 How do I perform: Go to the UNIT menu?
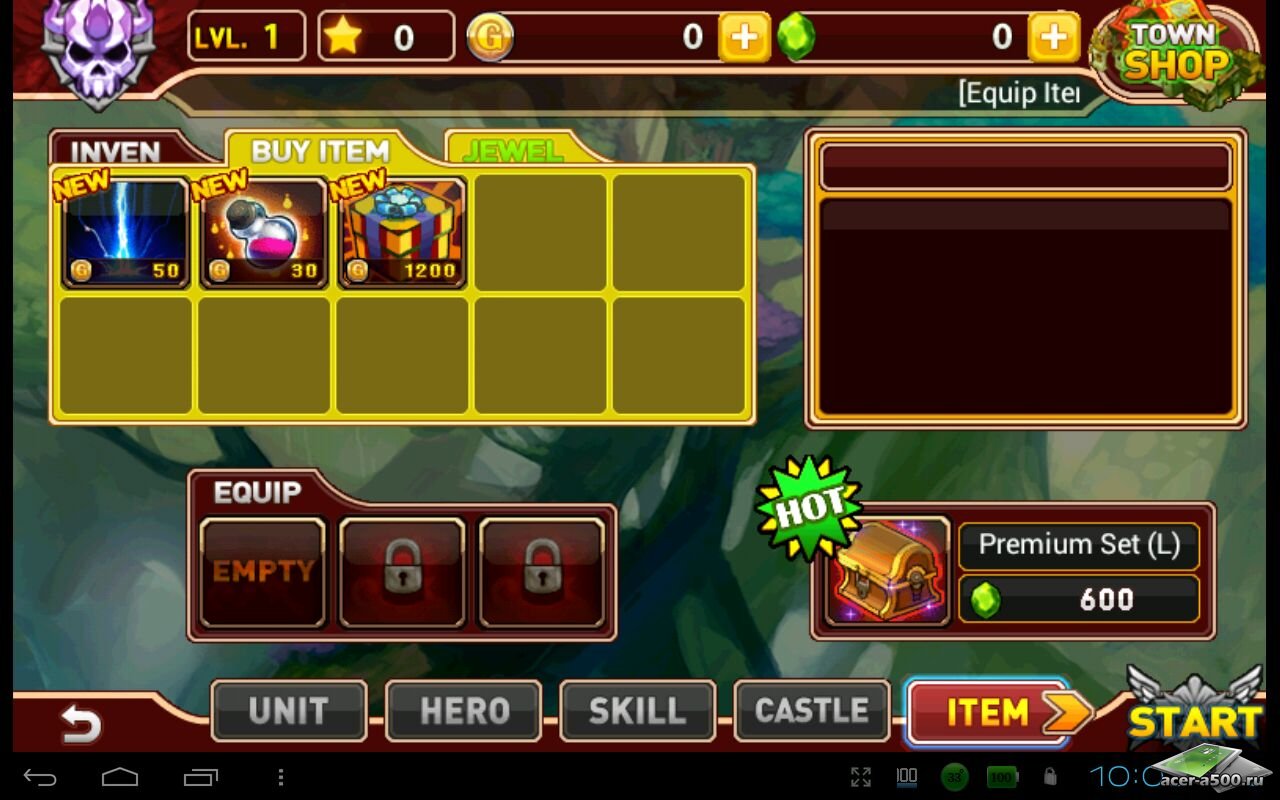pyautogui.click(x=288, y=711)
